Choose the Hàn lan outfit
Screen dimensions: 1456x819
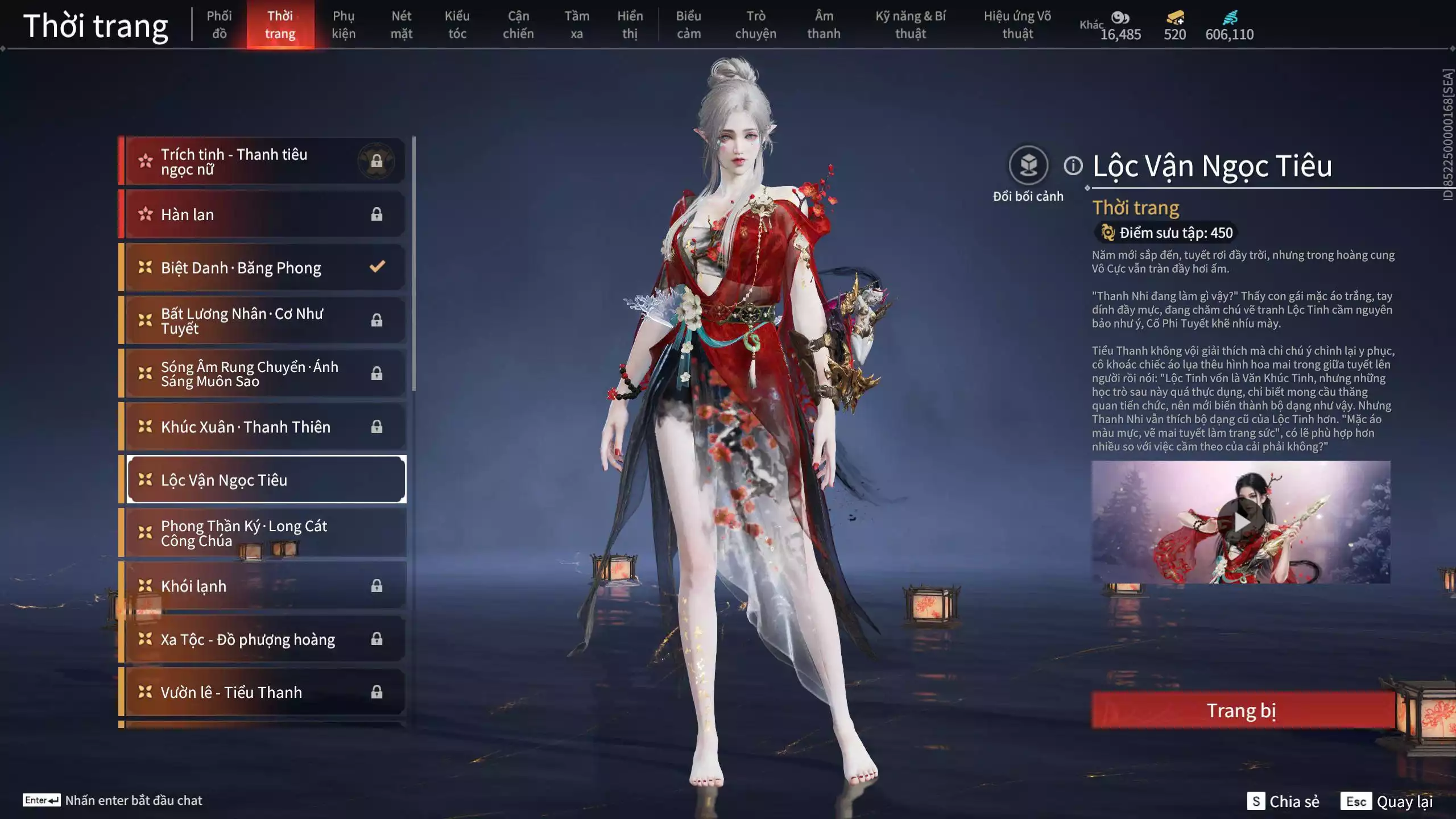[265, 214]
